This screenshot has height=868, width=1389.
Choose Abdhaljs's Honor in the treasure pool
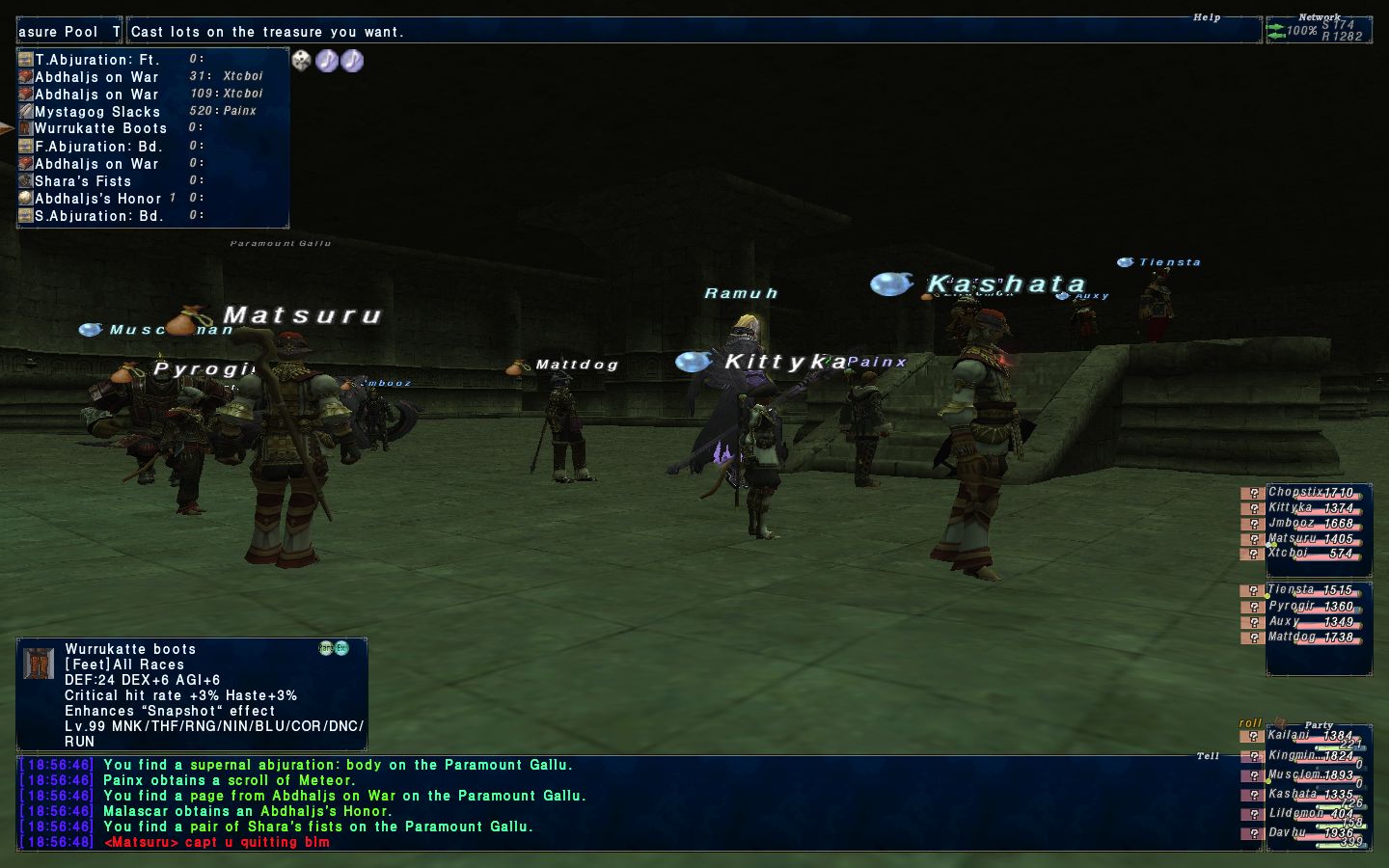(97, 199)
